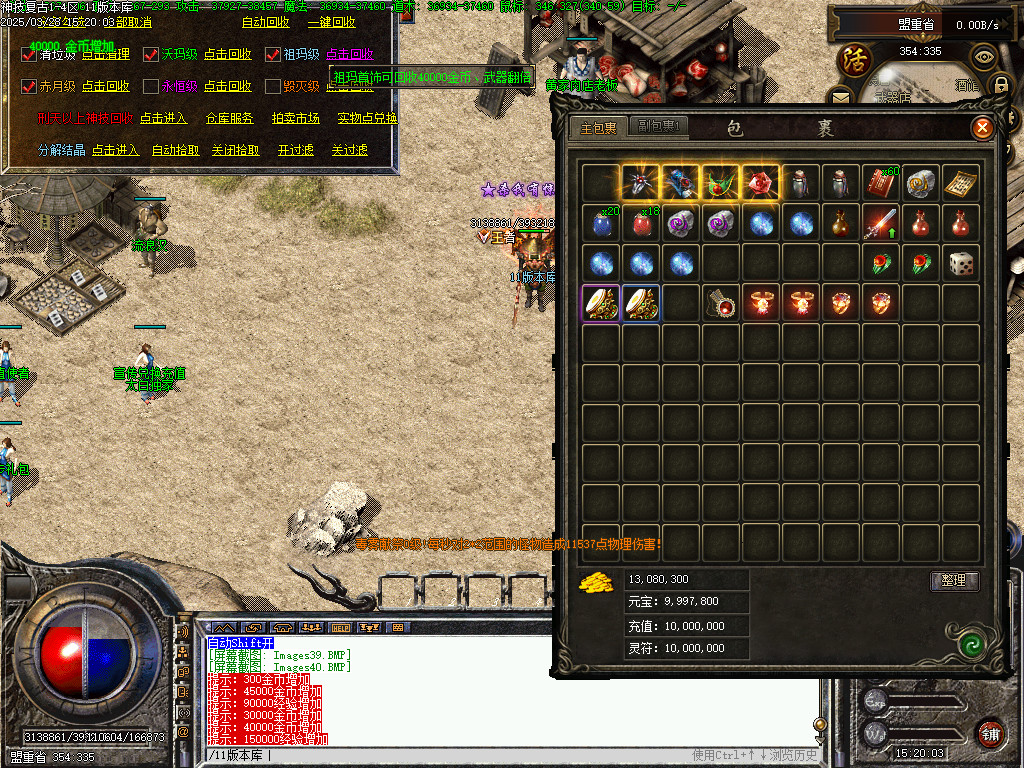
Task: Select the red gem item in the bag
Action: (x=760, y=183)
